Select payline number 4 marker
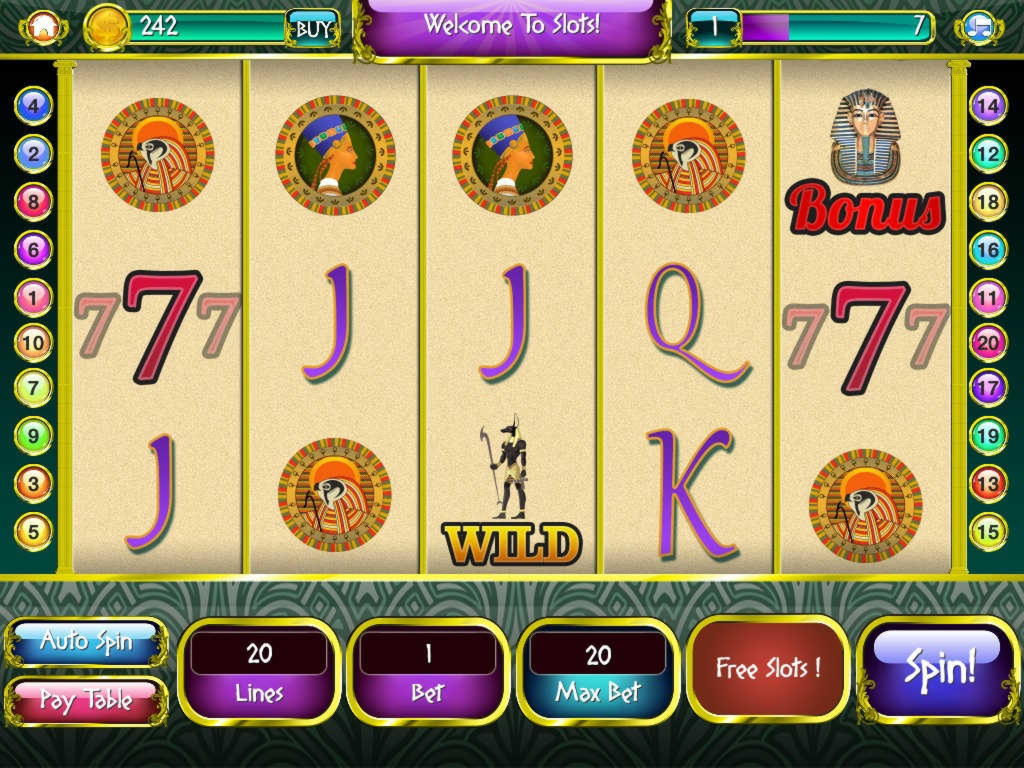Image resolution: width=1024 pixels, height=768 pixels. pyautogui.click(x=33, y=105)
